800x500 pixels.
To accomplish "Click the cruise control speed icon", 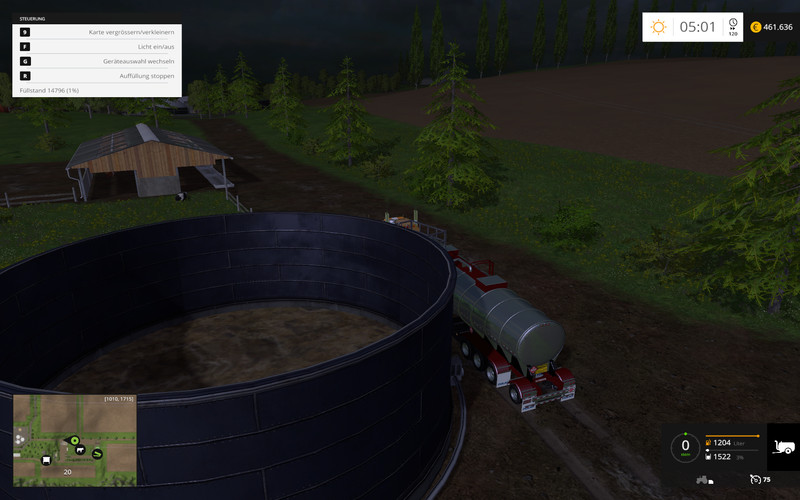I will (x=756, y=479).
